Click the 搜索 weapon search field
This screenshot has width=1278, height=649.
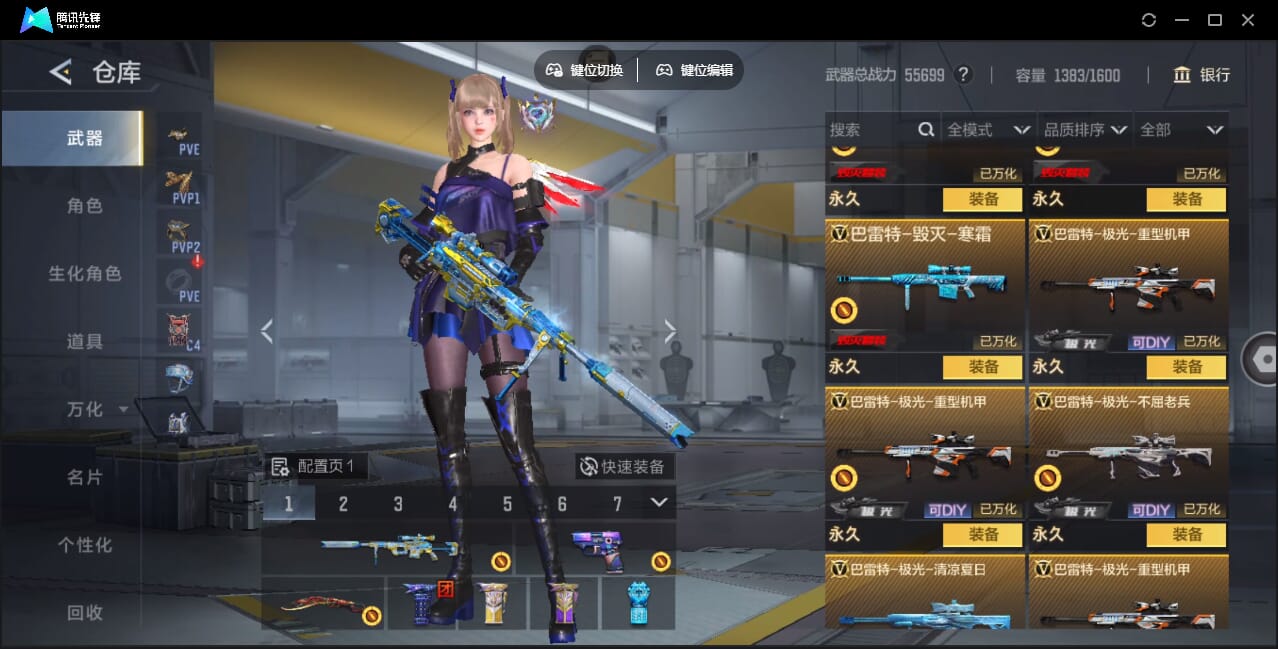point(872,130)
